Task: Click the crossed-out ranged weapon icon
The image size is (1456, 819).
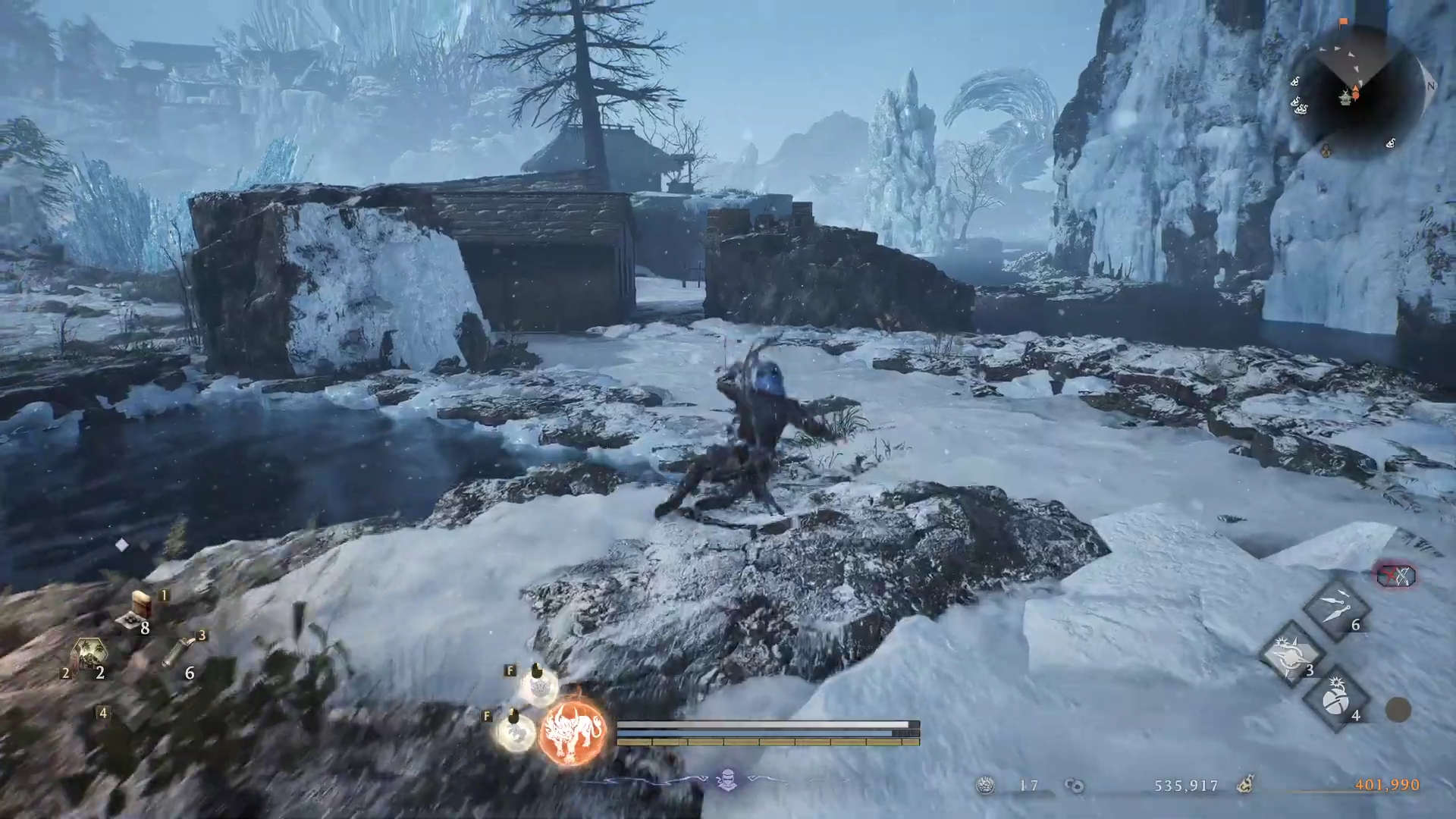Action: pyautogui.click(x=1396, y=576)
